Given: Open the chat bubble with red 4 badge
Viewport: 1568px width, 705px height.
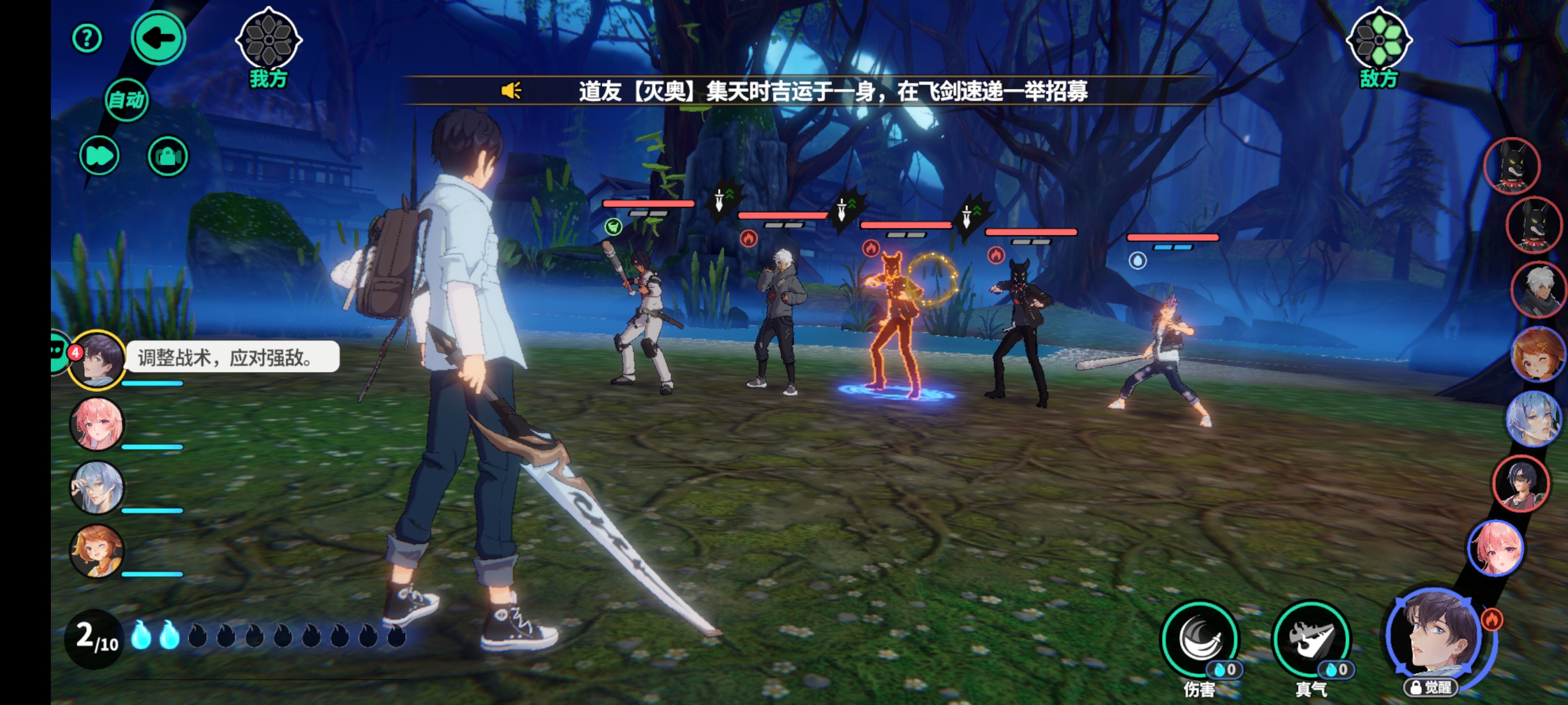Looking at the screenshot, I should pyautogui.click(x=61, y=351).
